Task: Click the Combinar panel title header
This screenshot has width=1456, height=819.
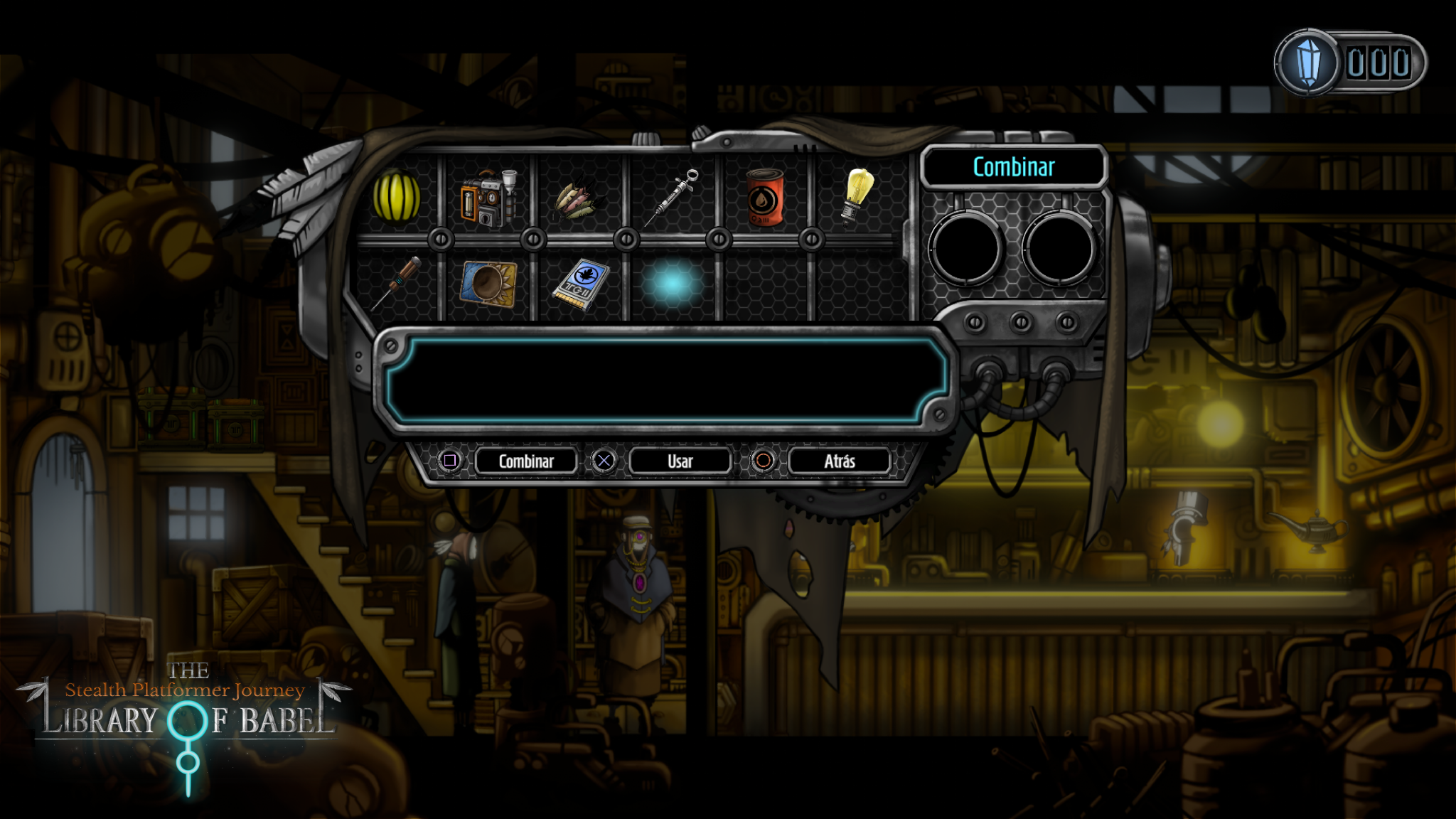Action: pyautogui.click(x=1012, y=166)
